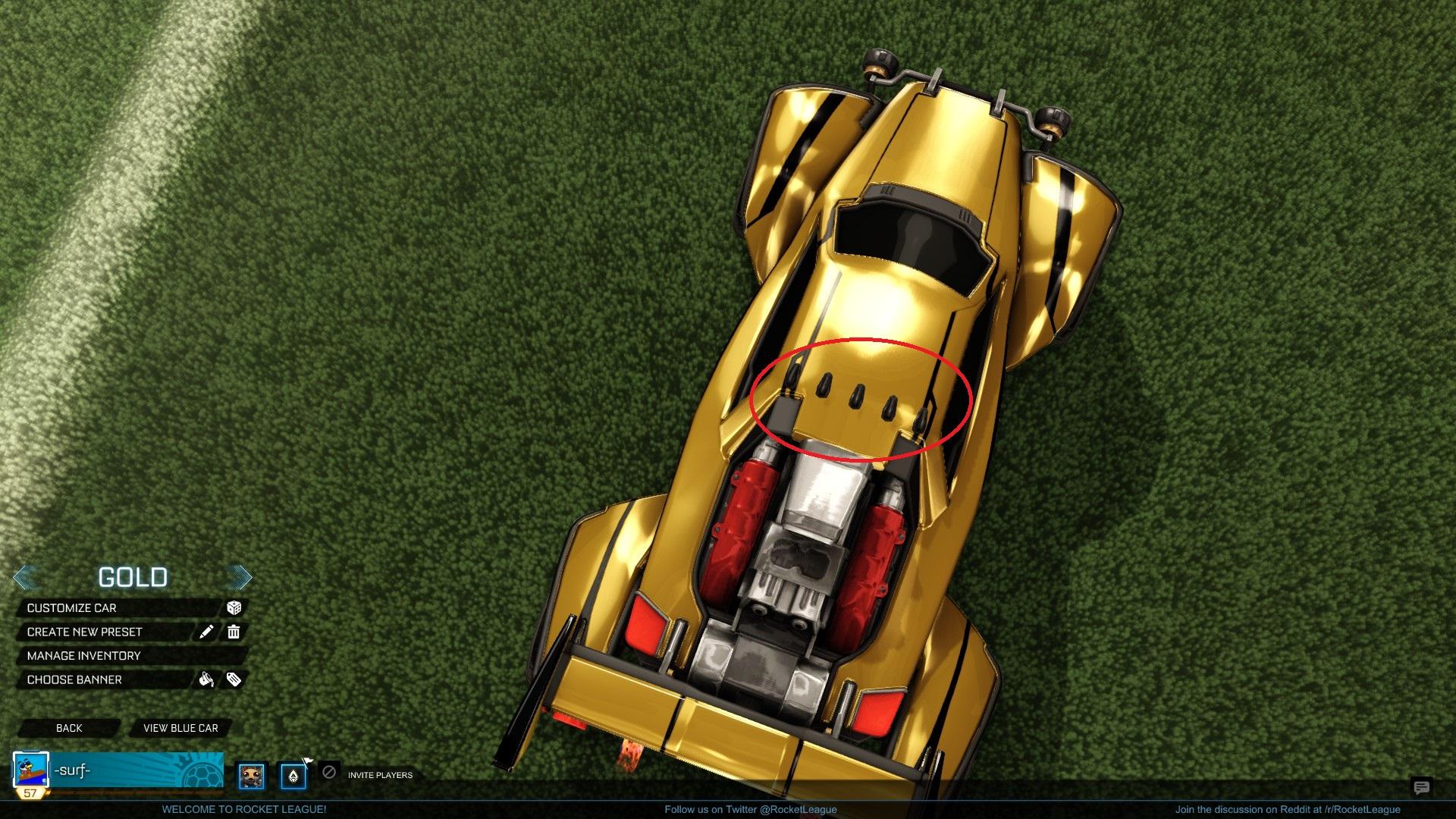Image resolution: width=1456 pixels, height=819 pixels.
Task: Open banner selection via the tag icon
Action: pyautogui.click(x=234, y=679)
